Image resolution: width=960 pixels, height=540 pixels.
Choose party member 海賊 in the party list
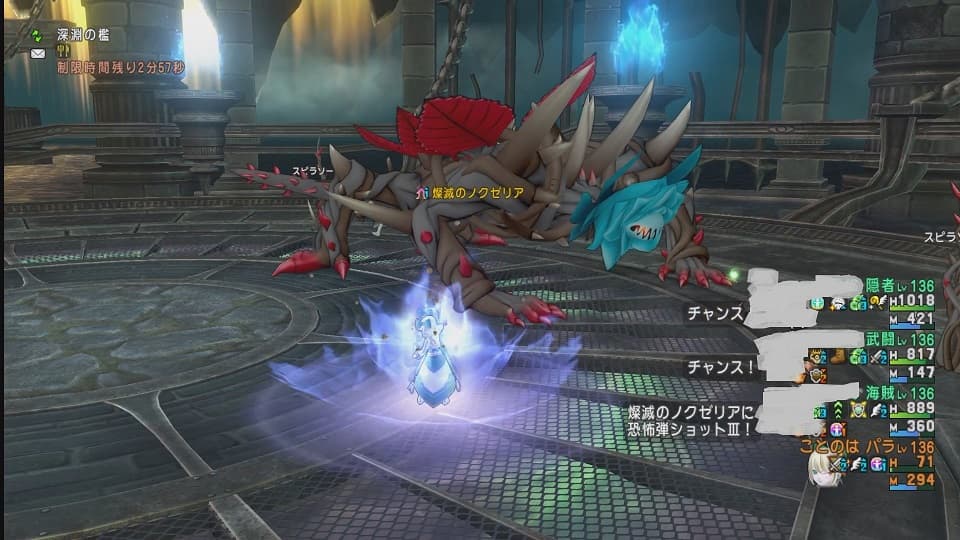click(x=882, y=393)
